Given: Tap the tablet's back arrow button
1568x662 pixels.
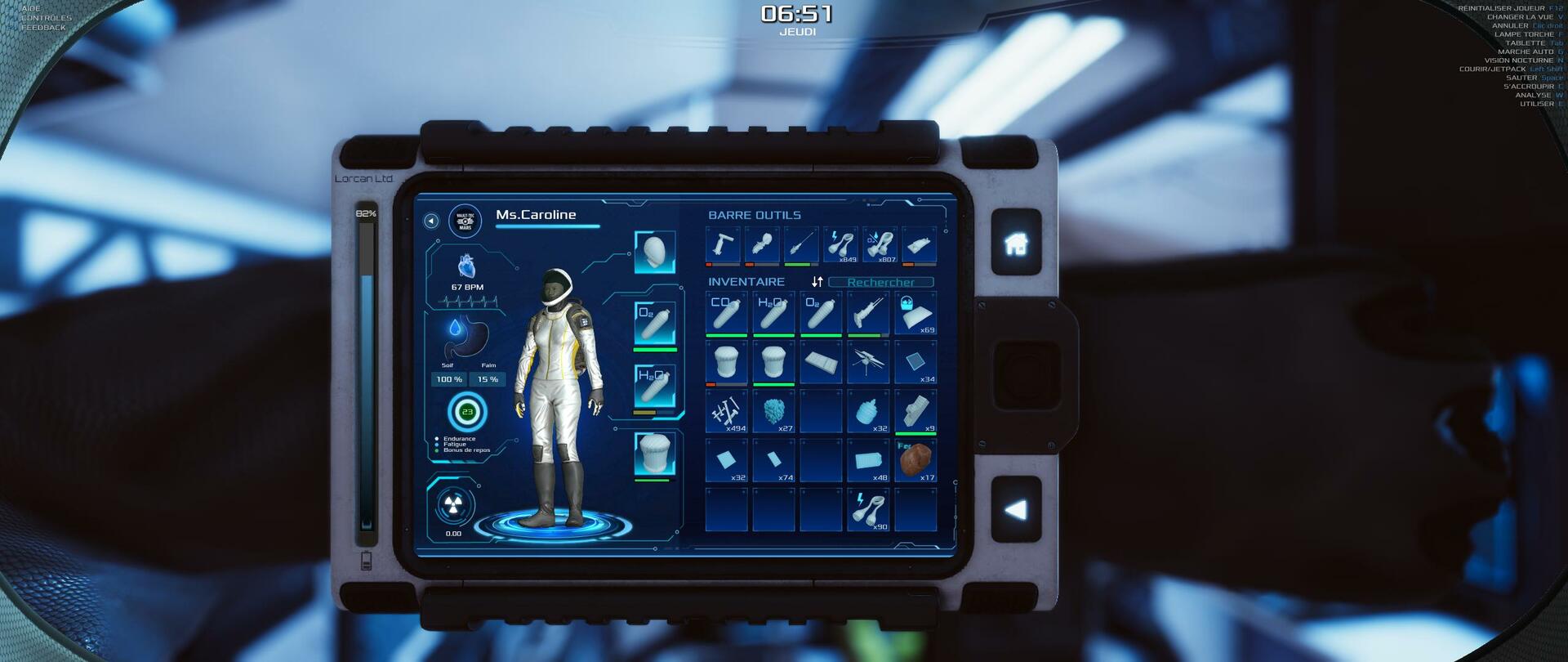Looking at the screenshot, I should tap(1016, 510).
